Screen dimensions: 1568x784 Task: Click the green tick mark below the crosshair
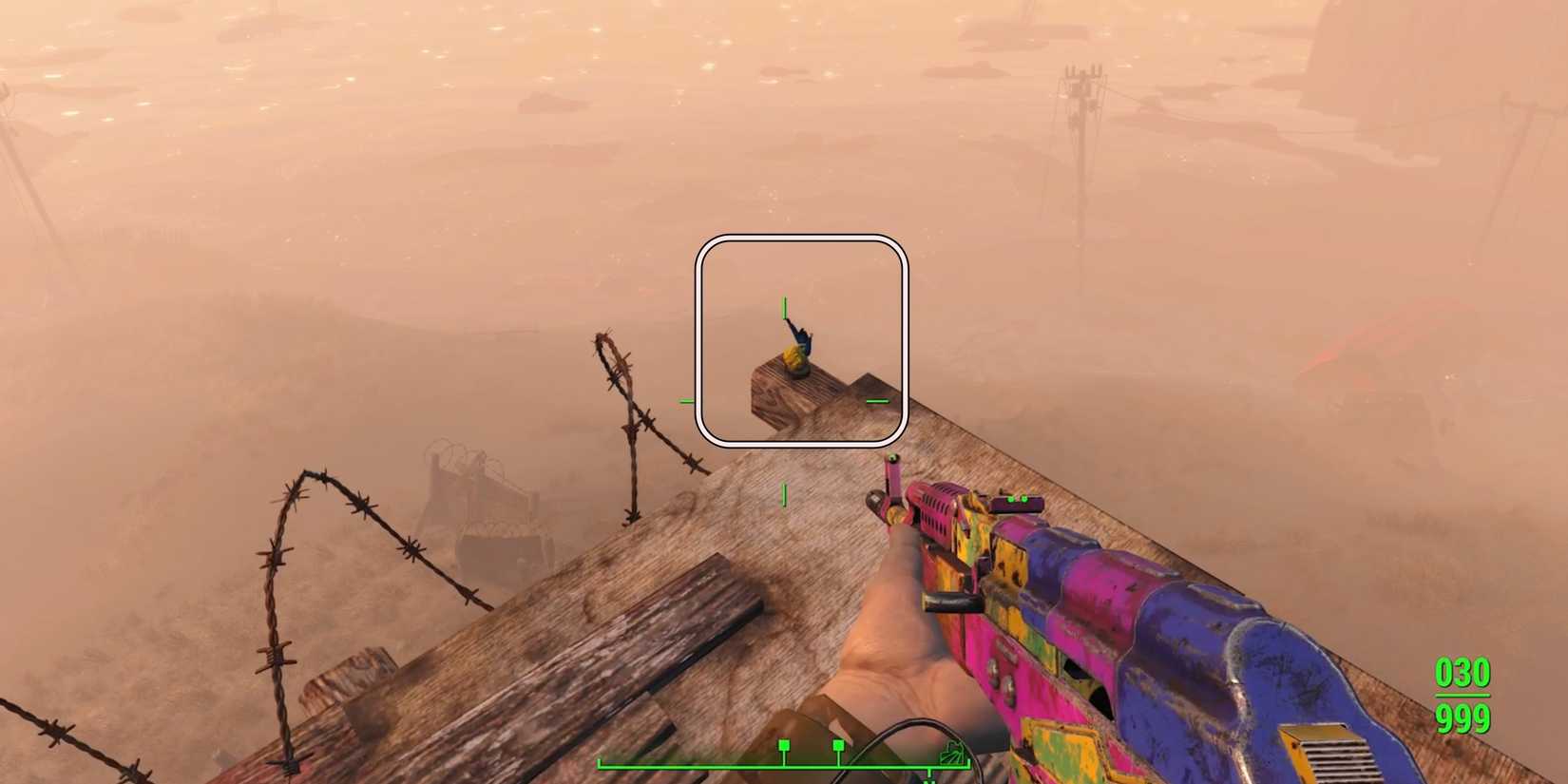[x=784, y=493]
